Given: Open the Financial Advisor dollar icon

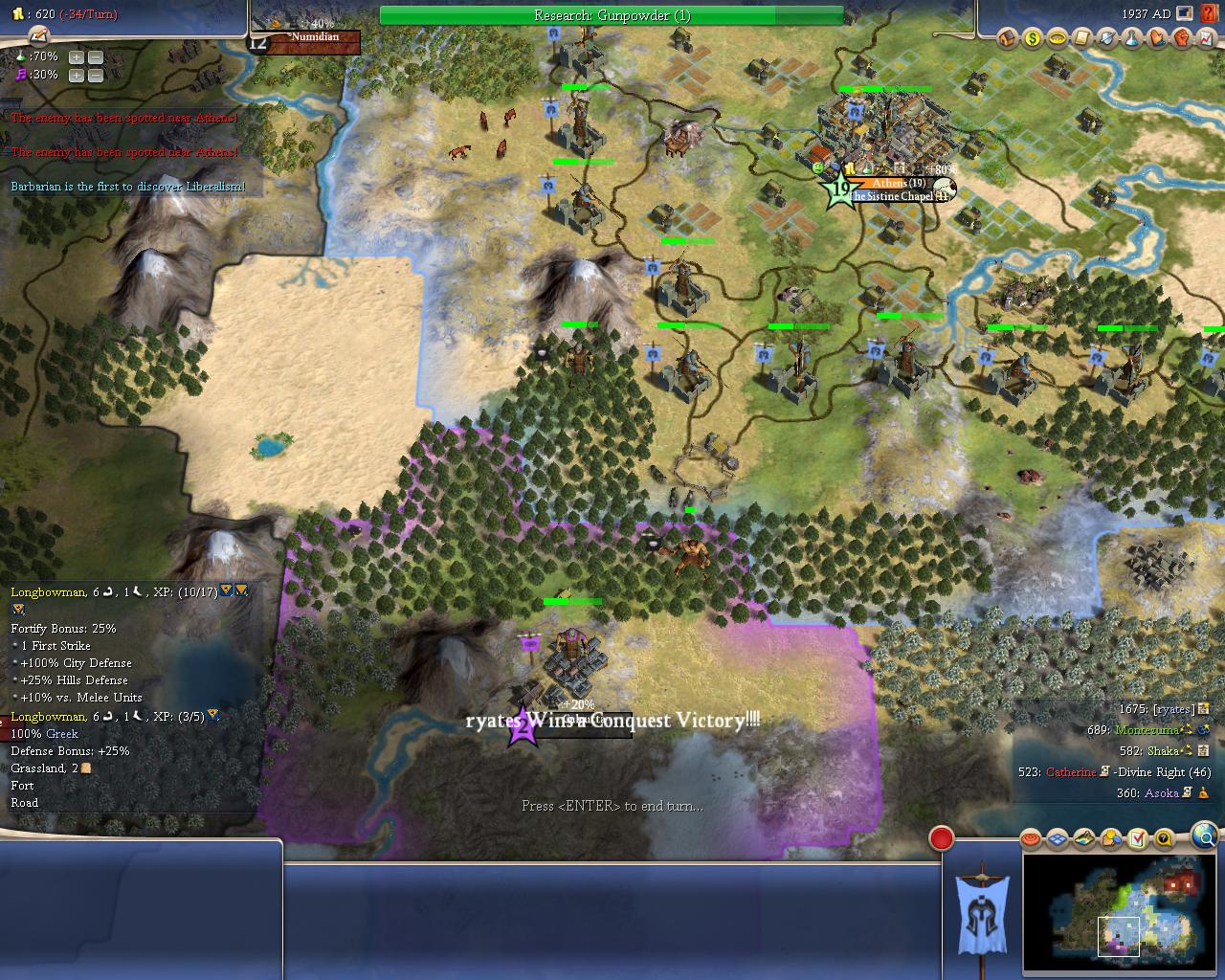Looking at the screenshot, I should click(x=1033, y=38).
